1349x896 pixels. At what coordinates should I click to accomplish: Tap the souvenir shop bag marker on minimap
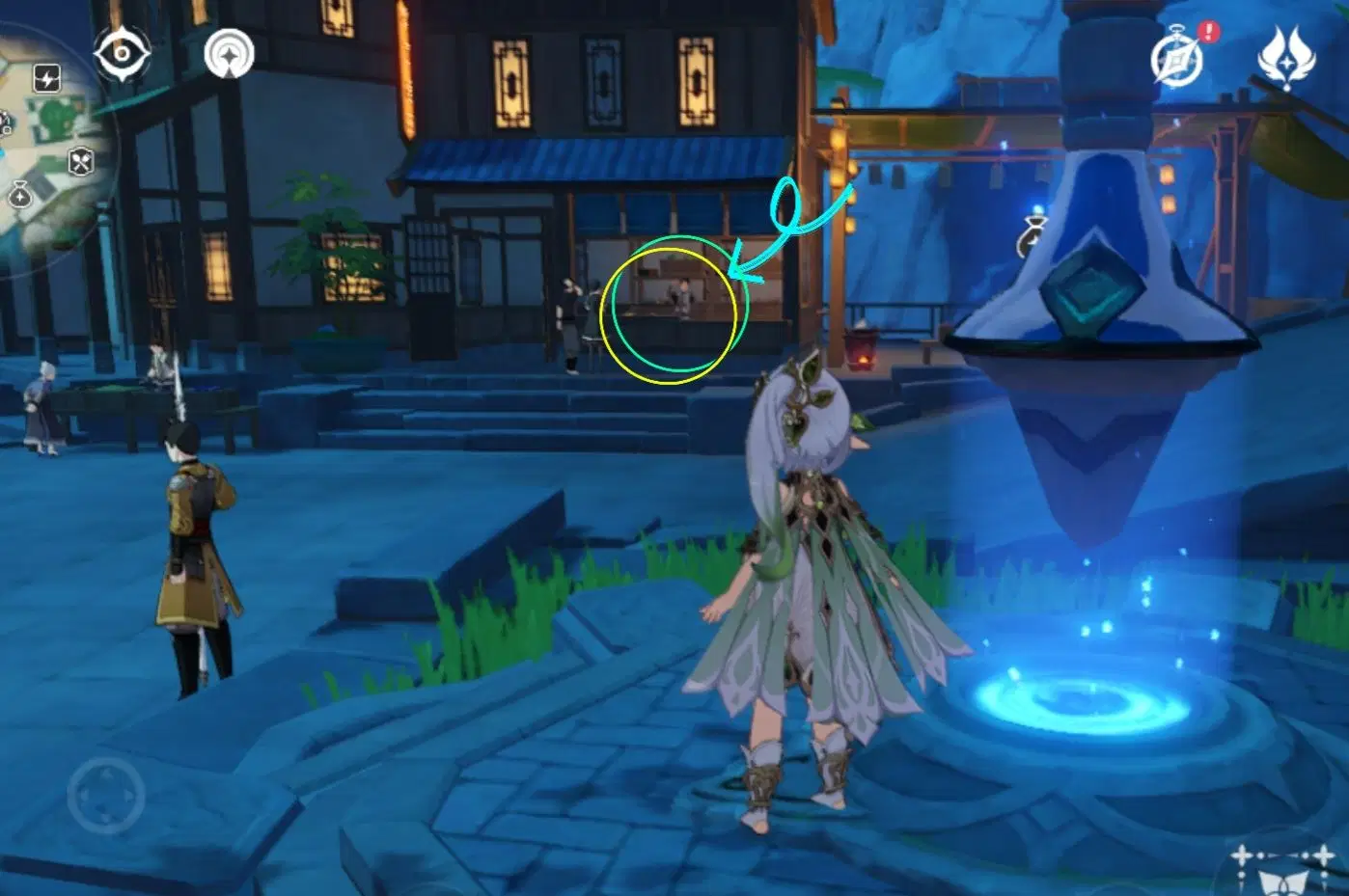tap(20, 193)
